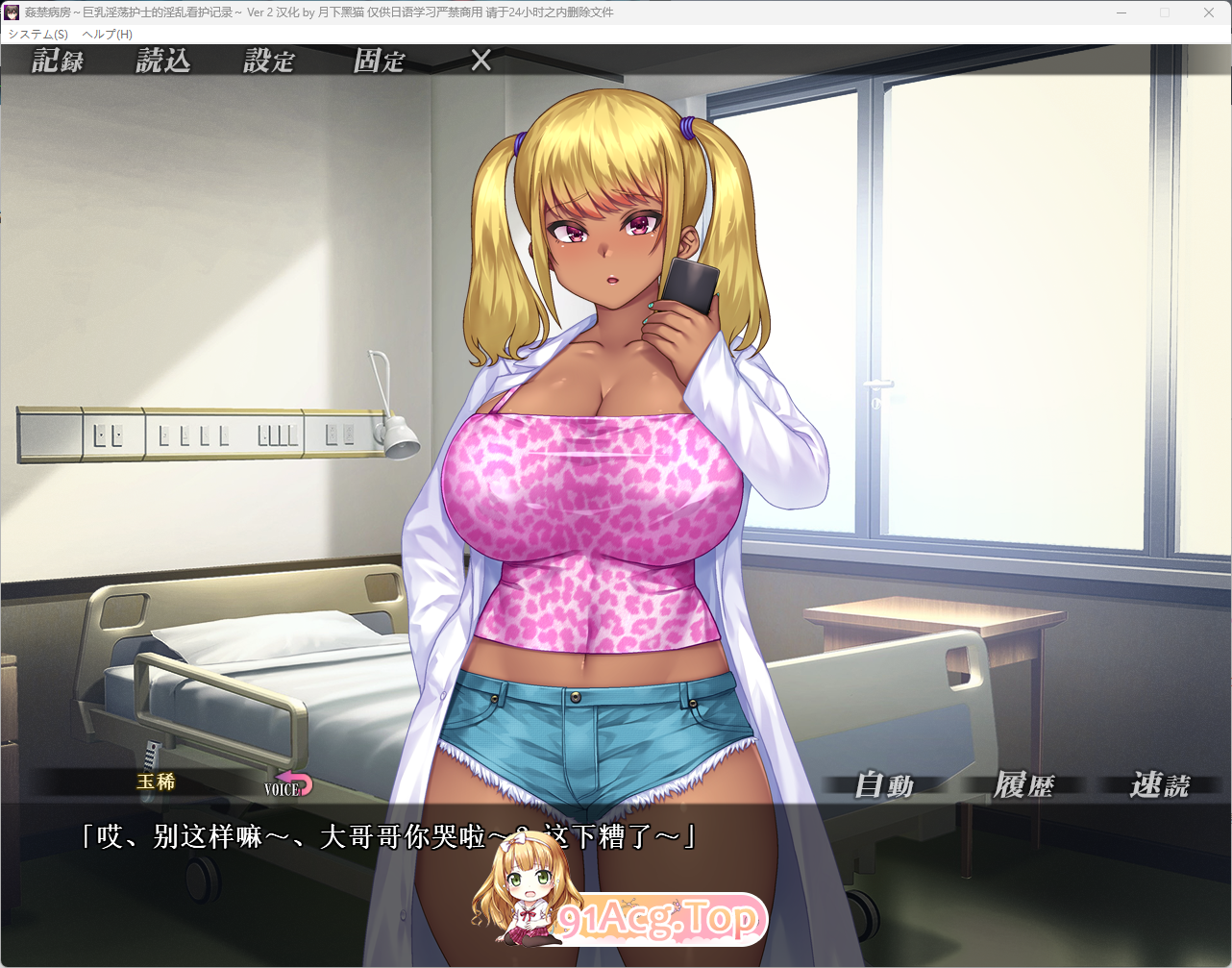The height and width of the screenshot is (968, 1232).
Task: Open the 履歴 message history
Action: [x=1023, y=785]
